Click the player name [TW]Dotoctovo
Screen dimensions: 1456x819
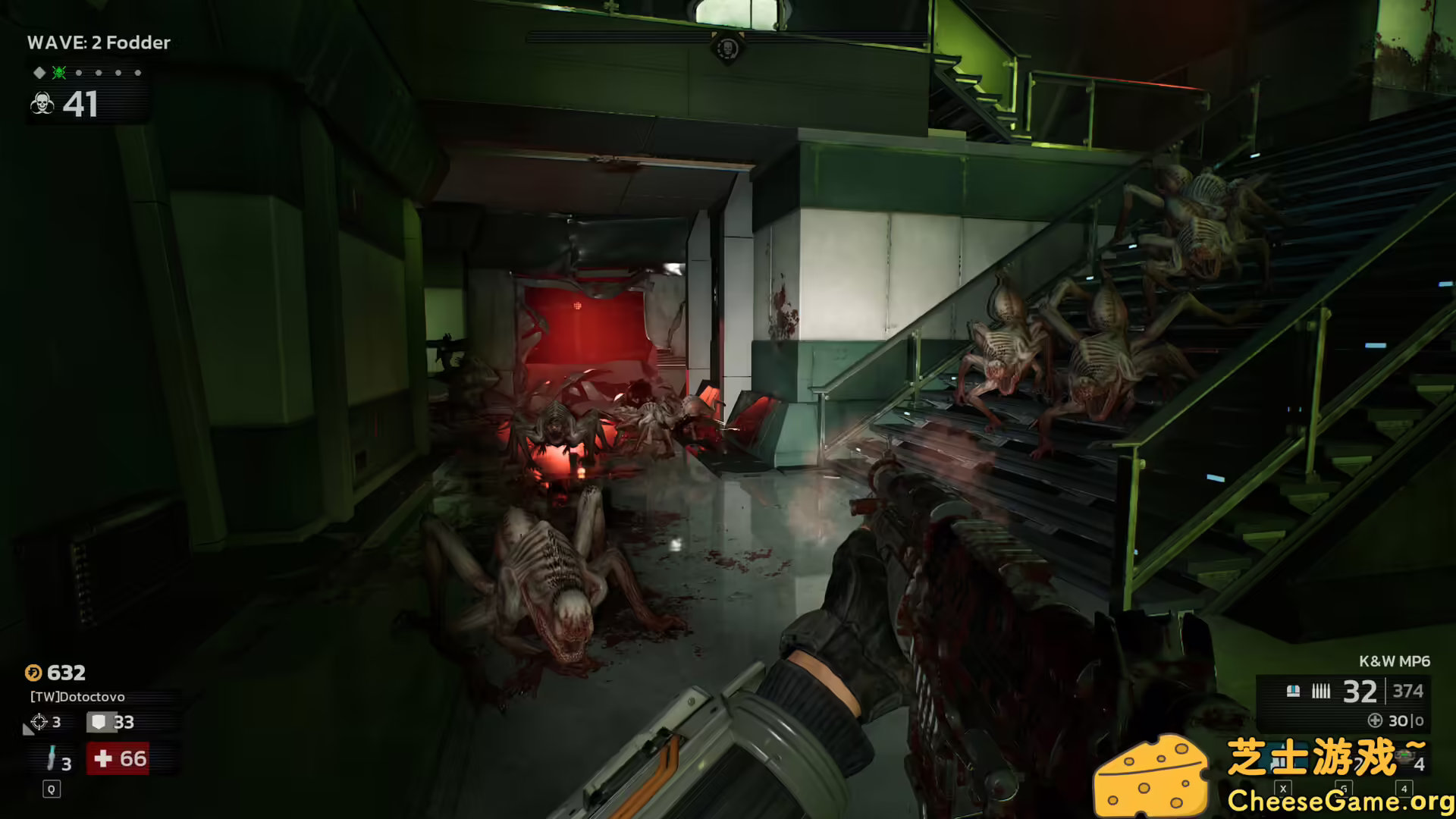click(x=77, y=697)
